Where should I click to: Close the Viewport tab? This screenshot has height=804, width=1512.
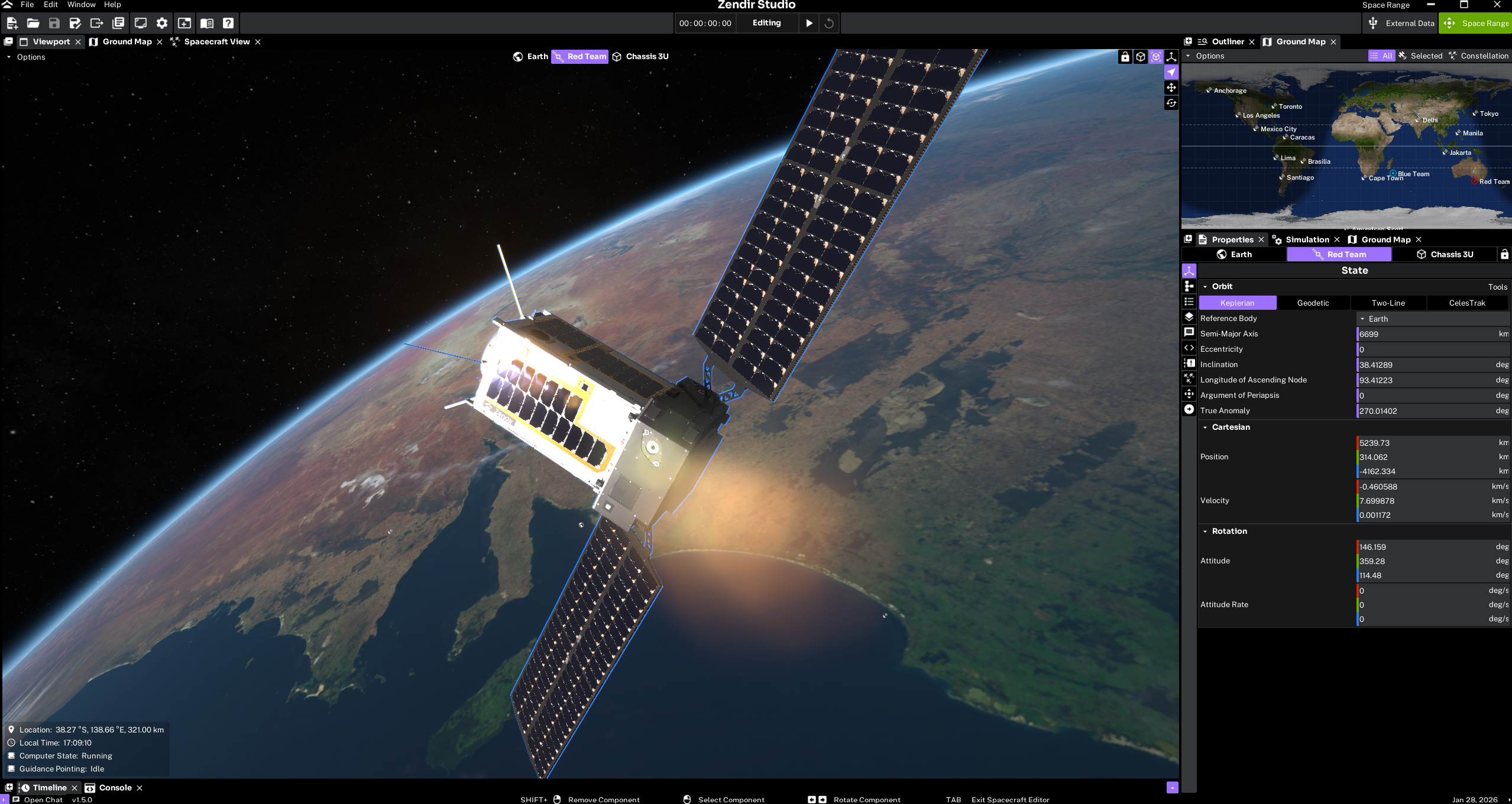(78, 42)
